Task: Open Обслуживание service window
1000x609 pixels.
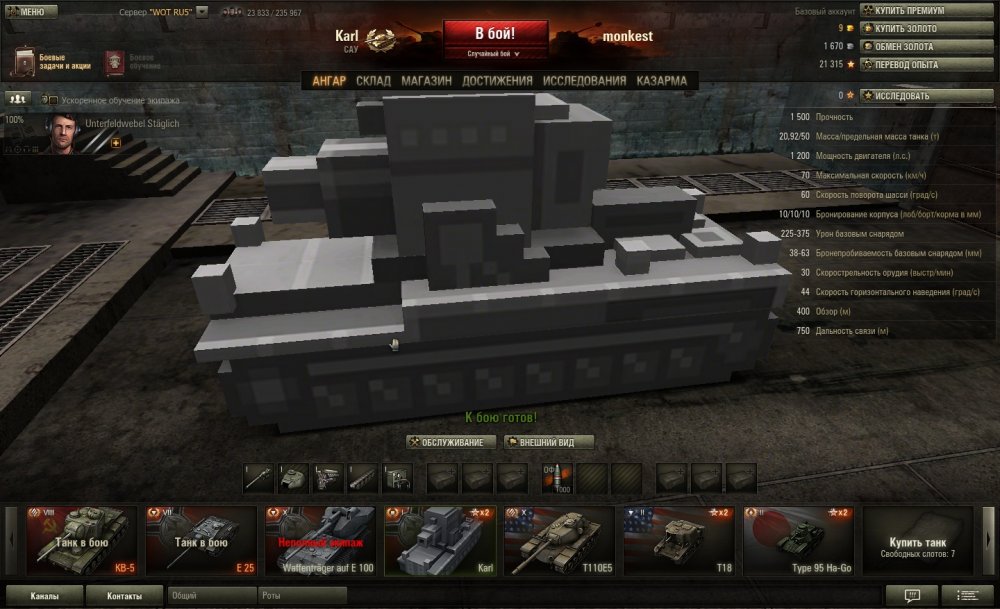Action: (x=452, y=442)
